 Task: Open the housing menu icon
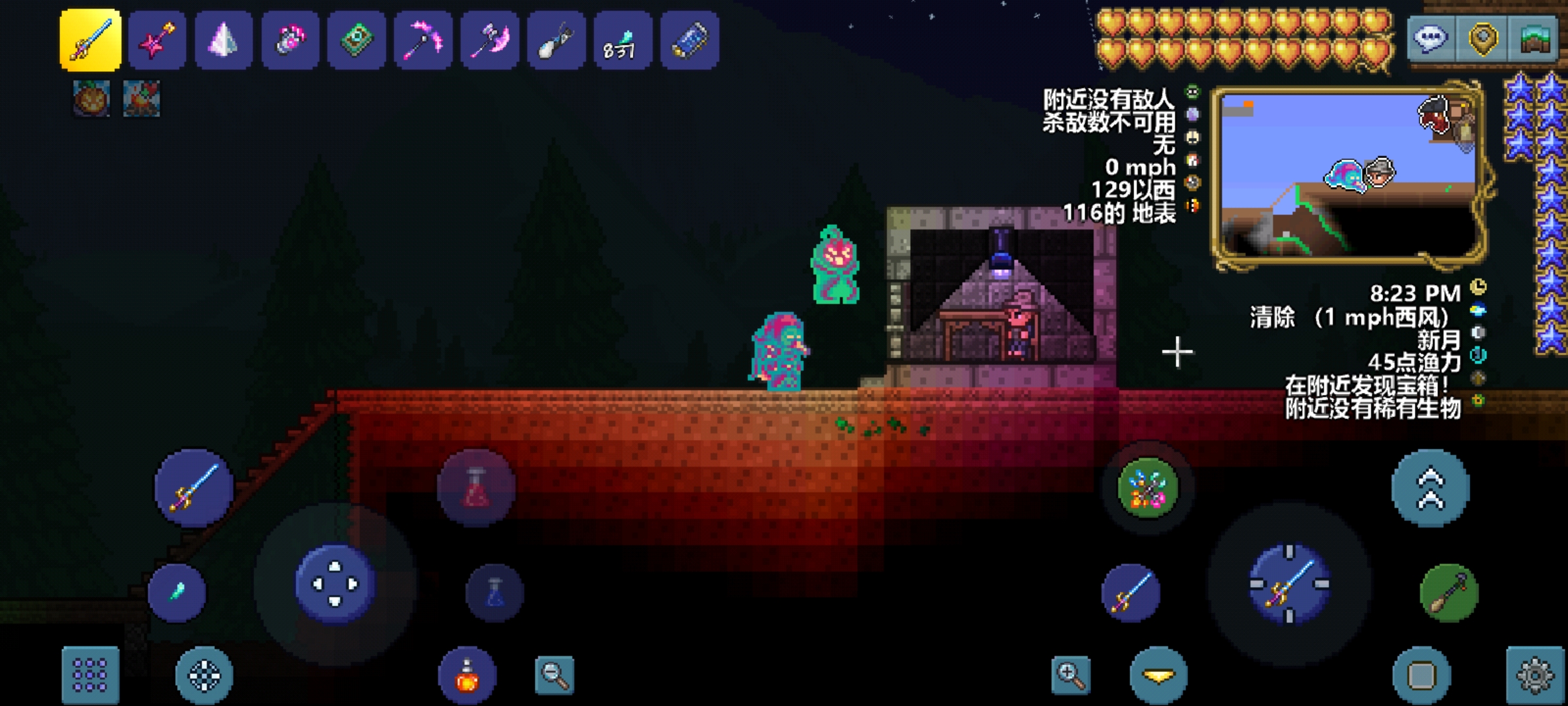[1535, 39]
